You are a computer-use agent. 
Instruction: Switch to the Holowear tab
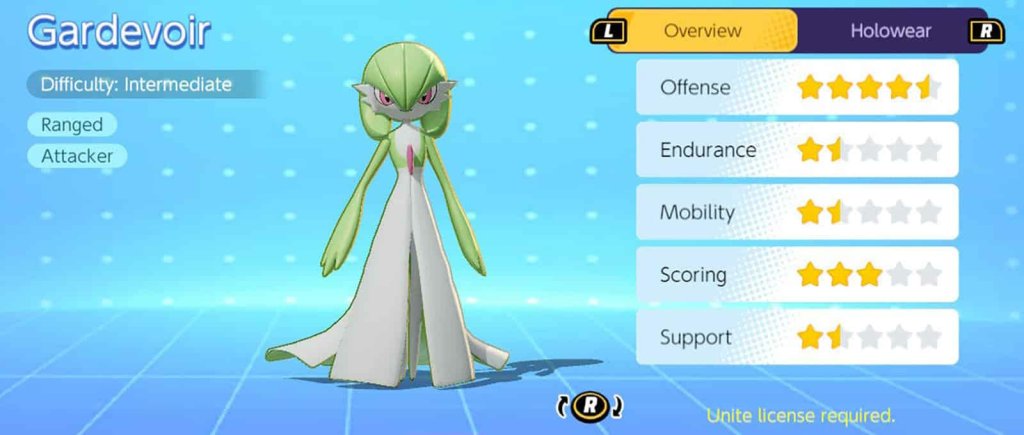[x=889, y=31]
